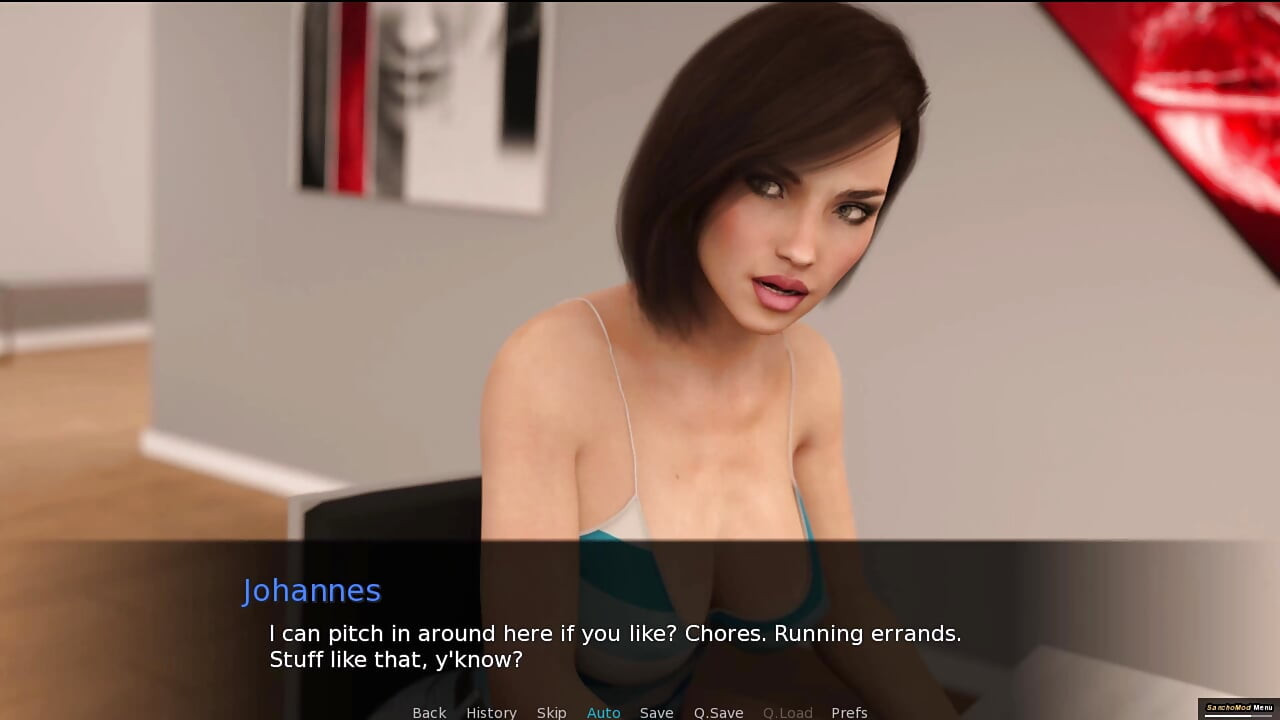Go back to the previous dialogue line

429,712
